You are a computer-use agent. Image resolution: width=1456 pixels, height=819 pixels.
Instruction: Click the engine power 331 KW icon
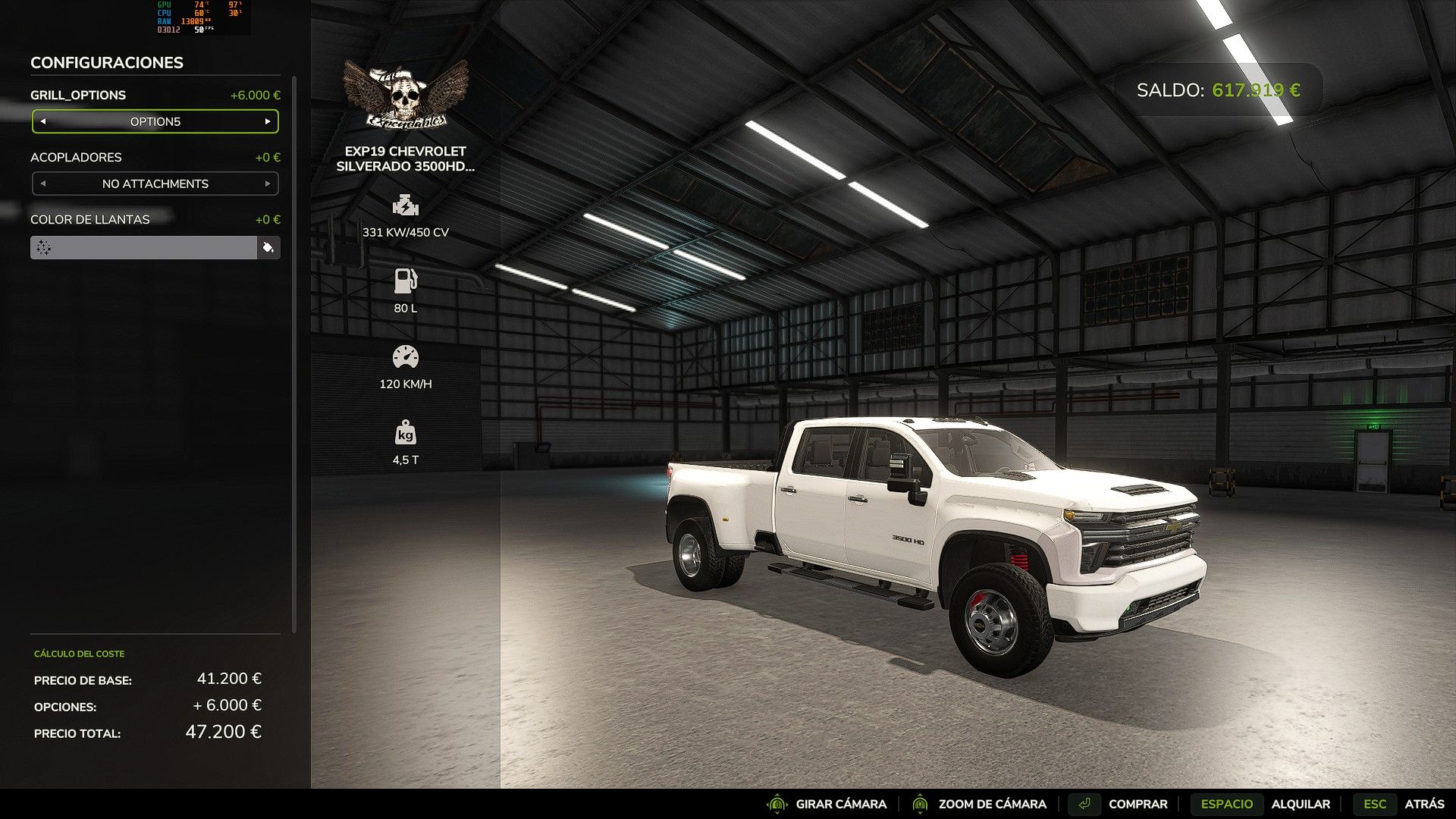click(x=406, y=205)
